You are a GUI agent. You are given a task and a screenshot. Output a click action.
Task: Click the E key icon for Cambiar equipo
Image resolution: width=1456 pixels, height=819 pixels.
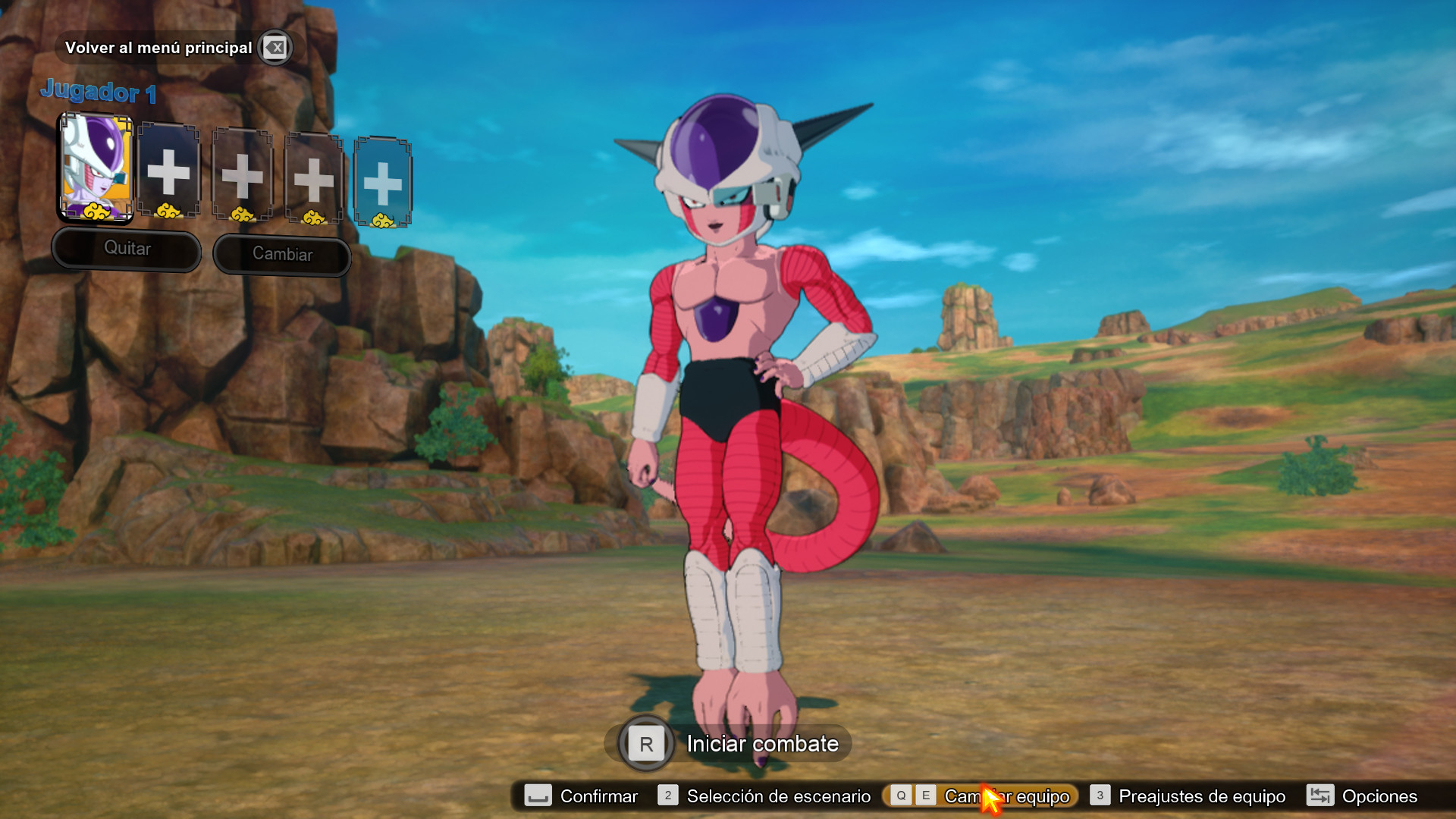pyautogui.click(x=925, y=796)
